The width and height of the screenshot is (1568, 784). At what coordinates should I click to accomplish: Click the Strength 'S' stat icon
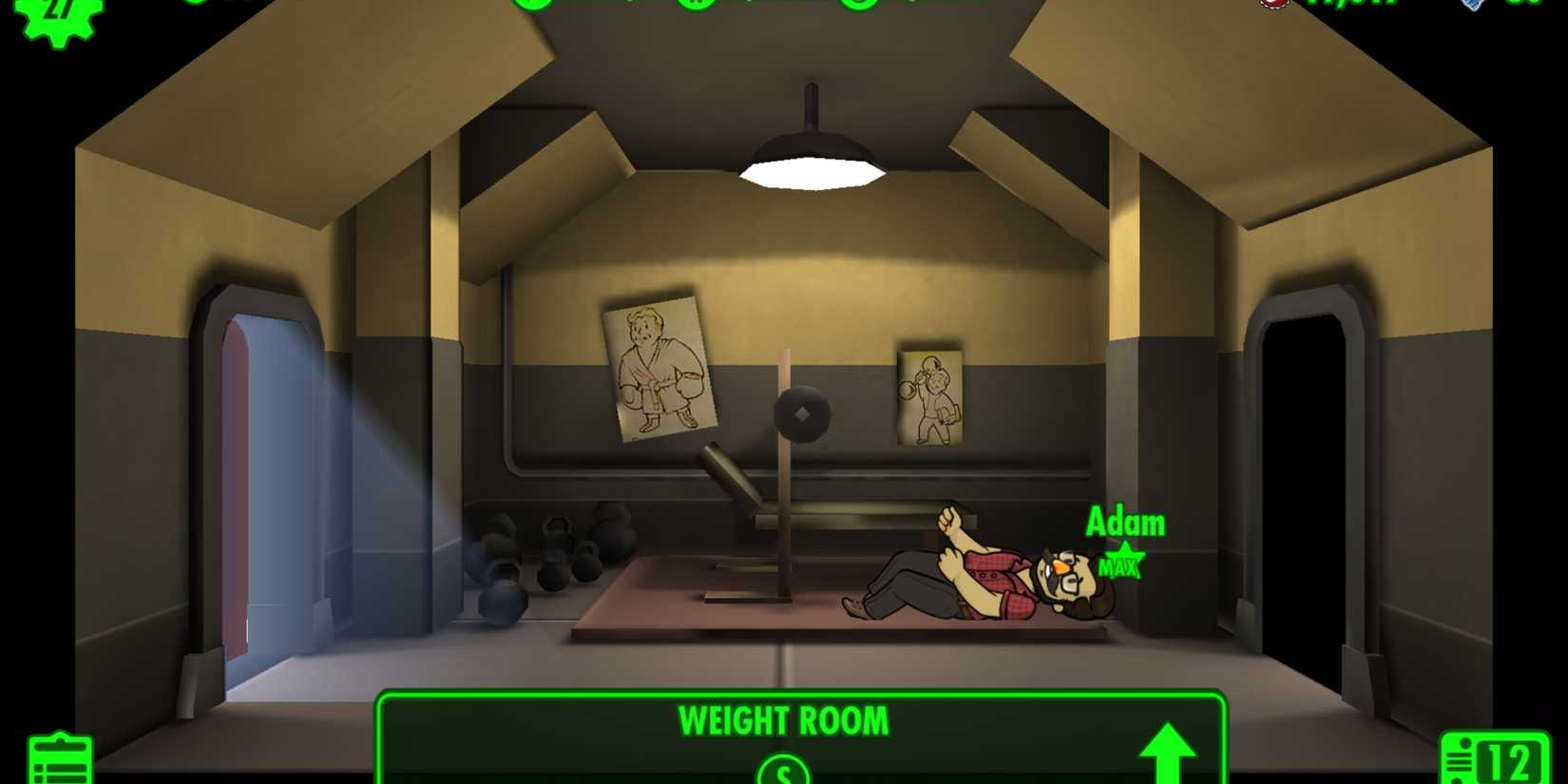[x=782, y=772]
